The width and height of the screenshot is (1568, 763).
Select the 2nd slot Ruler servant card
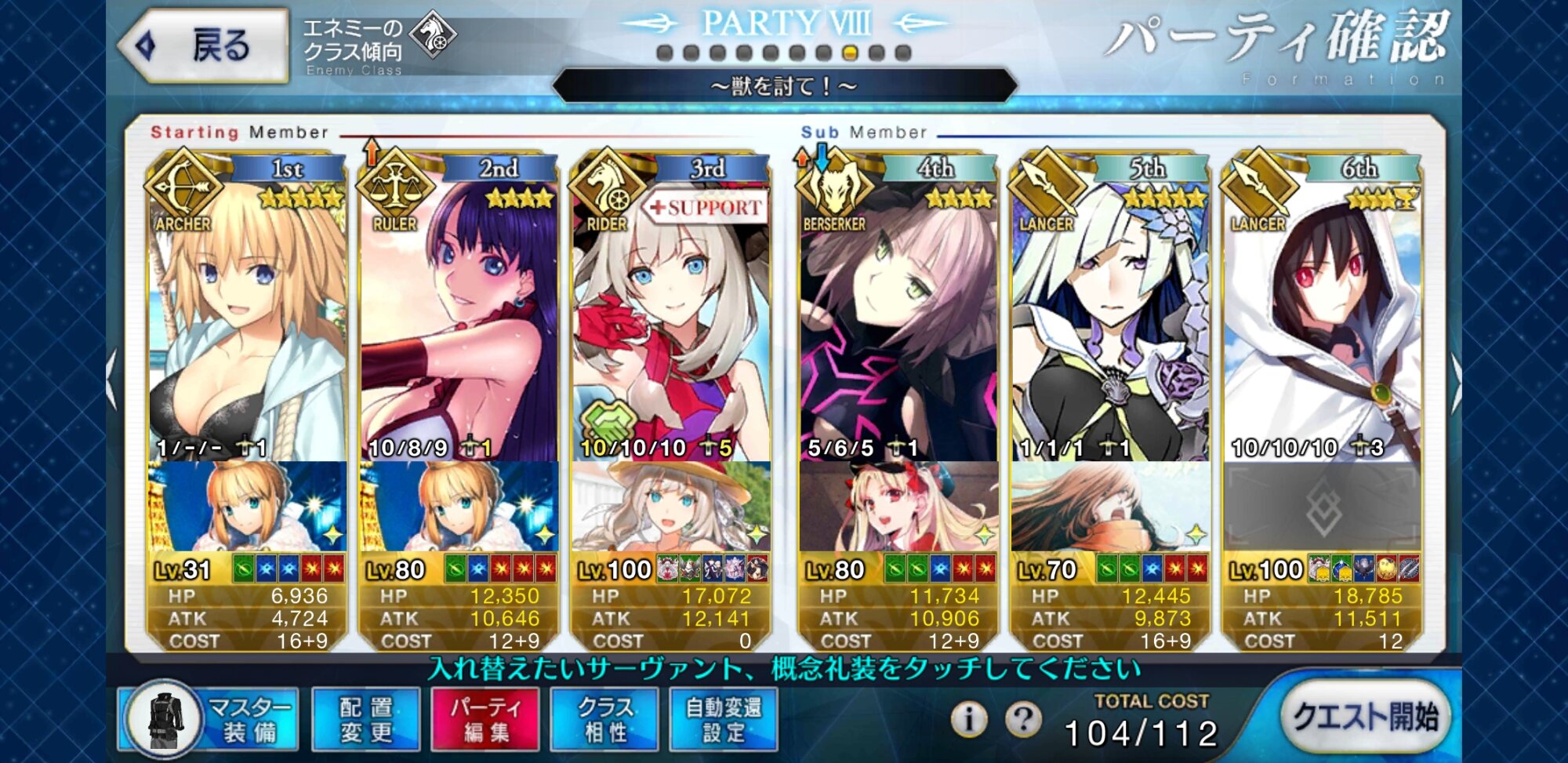[x=459, y=314]
